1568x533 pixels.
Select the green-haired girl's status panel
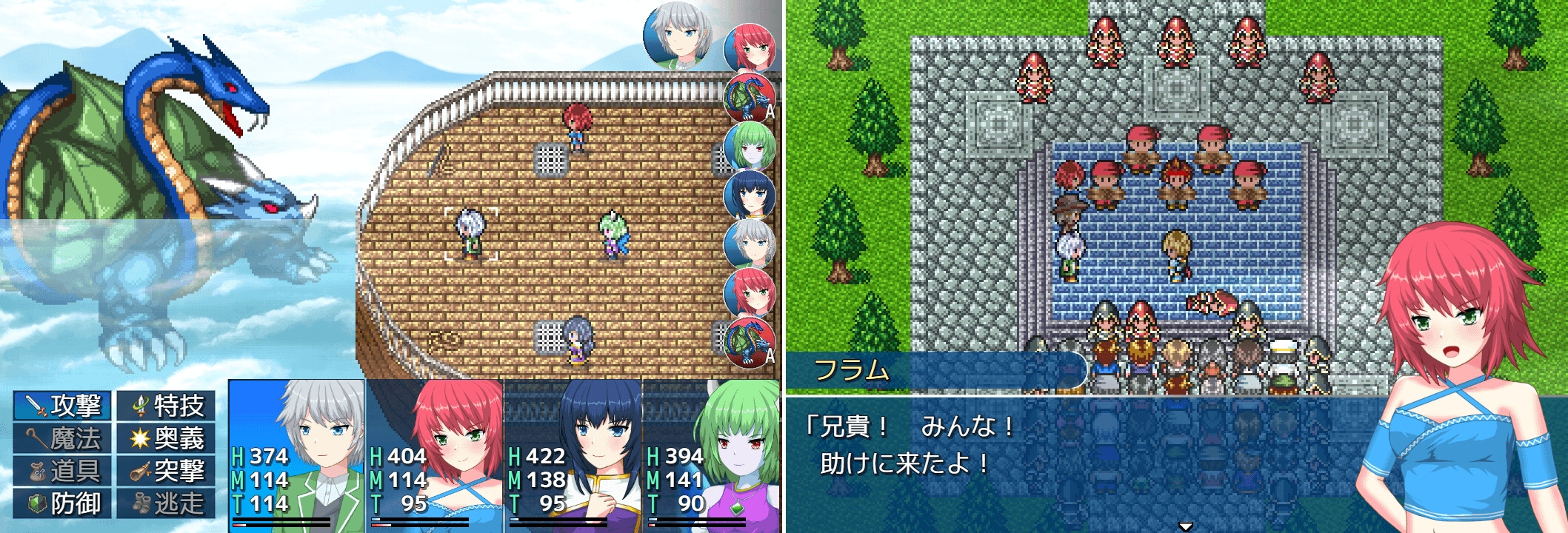pyautogui.click(x=711, y=455)
